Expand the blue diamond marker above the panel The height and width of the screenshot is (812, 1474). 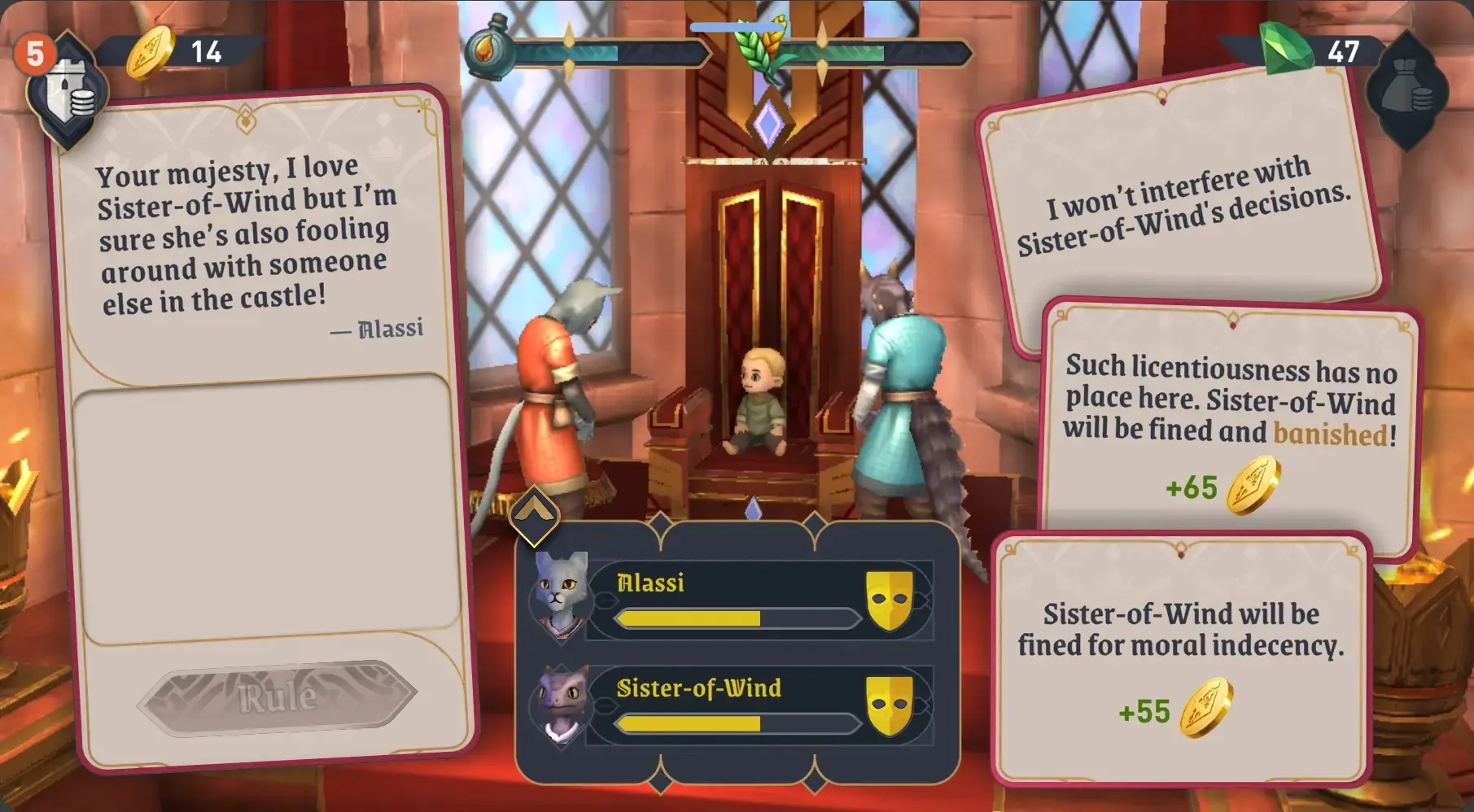pyautogui.click(x=754, y=506)
